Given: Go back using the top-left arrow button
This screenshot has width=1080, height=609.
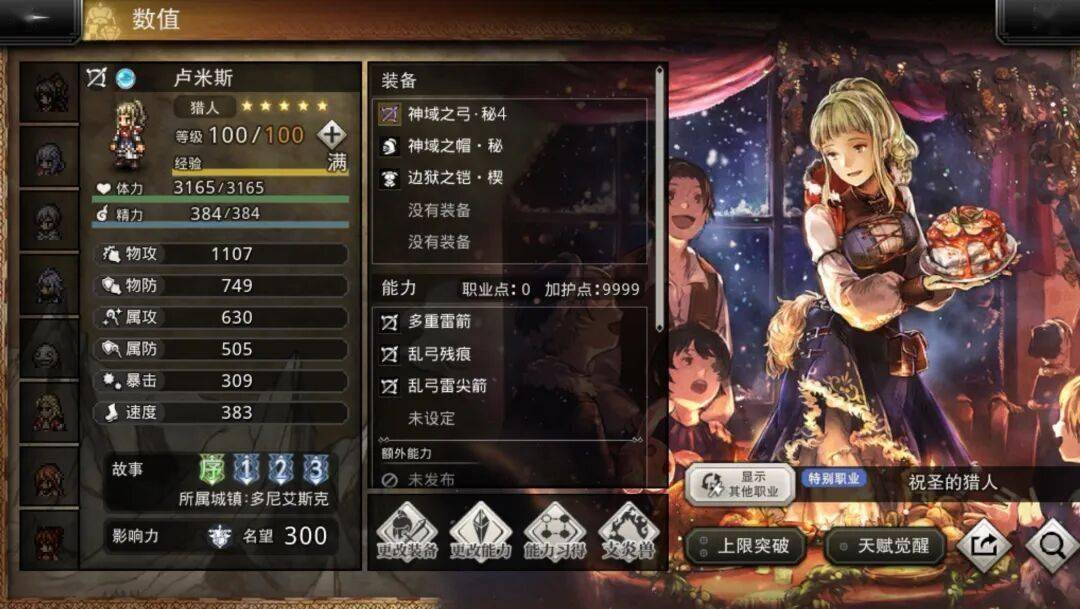Looking at the screenshot, I should pyautogui.click(x=38, y=18).
